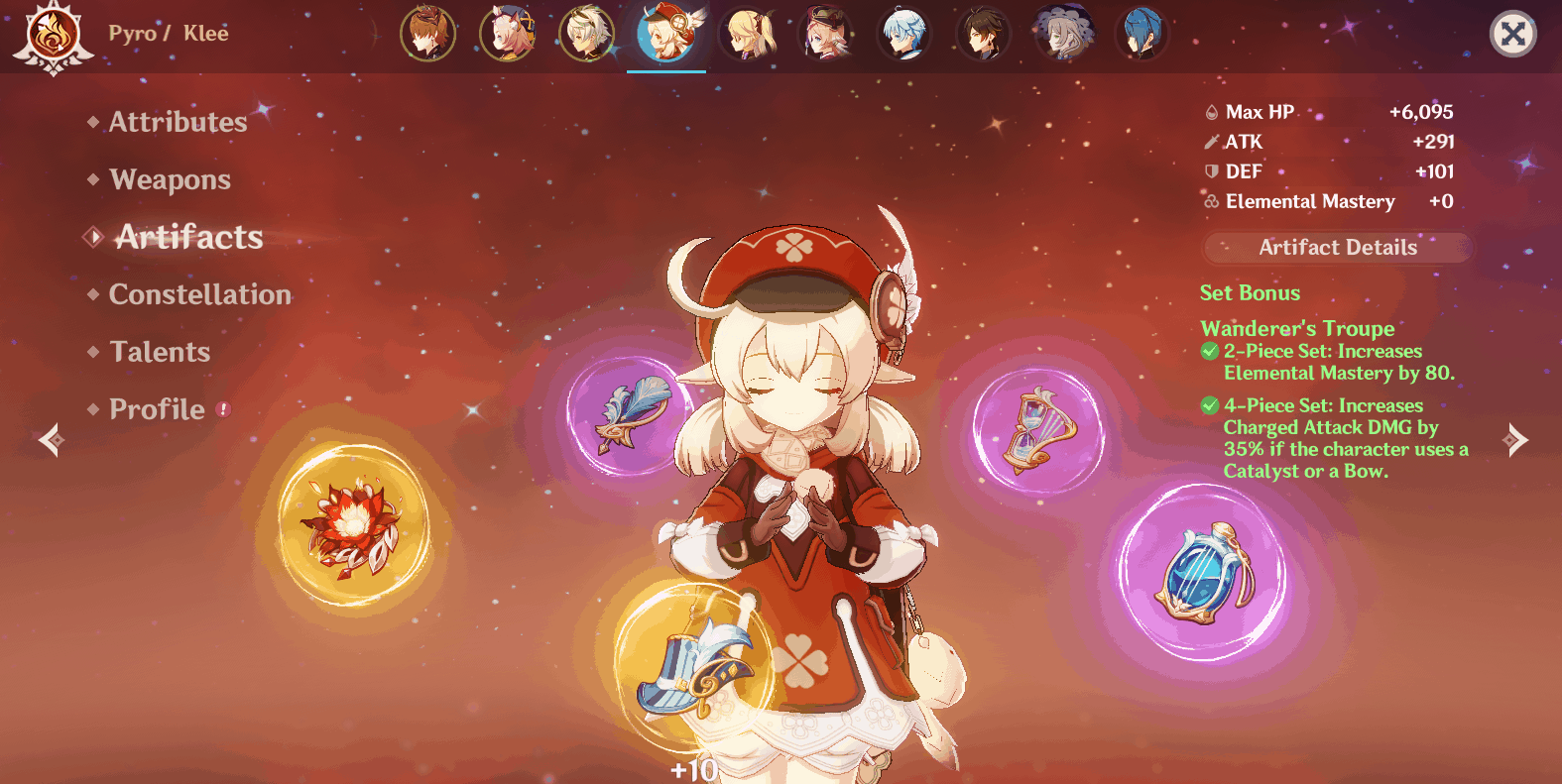This screenshot has height=784, width=1562.
Task: Choose the pink cat-eared Diona portrait
Action: coord(507,33)
